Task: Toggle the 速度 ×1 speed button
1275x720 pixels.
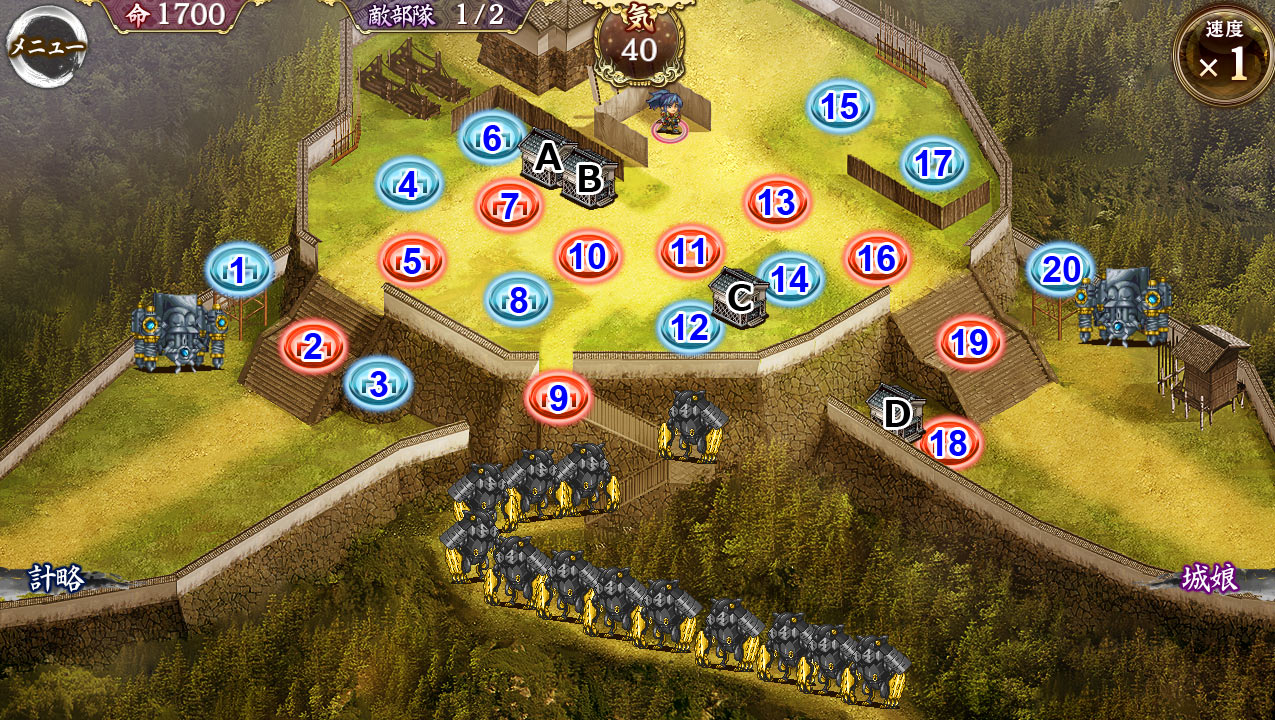Action: [x=1224, y=56]
